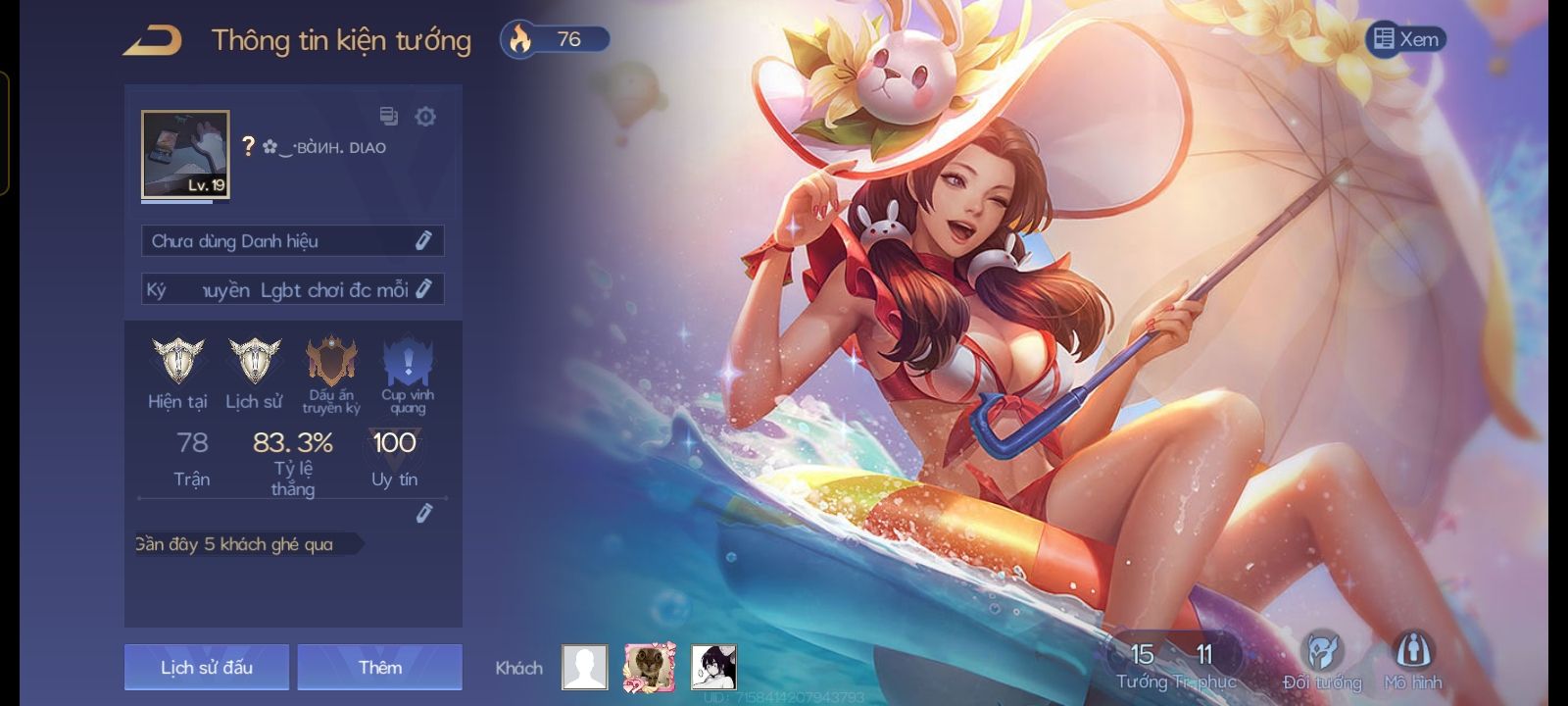
Task: View the dark-haired anime visitor avatar
Action: [x=713, y=668]
